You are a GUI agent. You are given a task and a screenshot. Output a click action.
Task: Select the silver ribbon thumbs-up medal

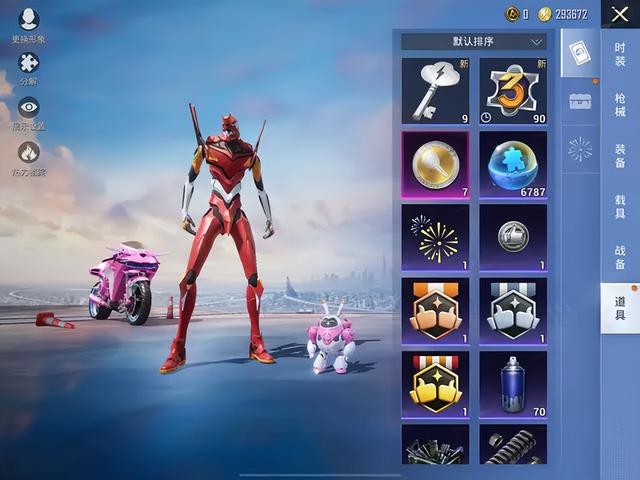(513, 311)
